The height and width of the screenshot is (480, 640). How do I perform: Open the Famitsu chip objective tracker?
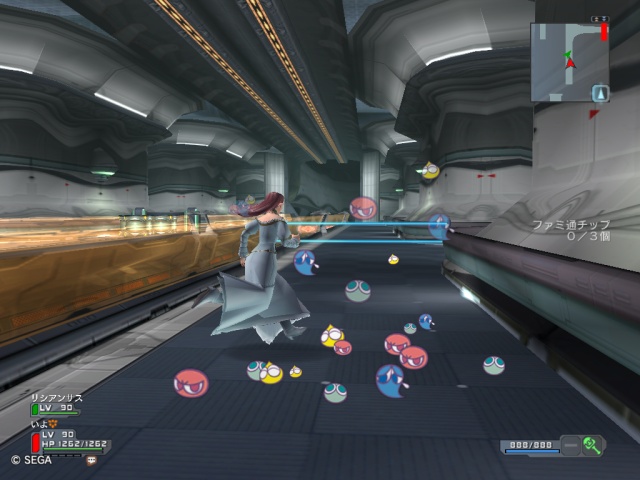point(571,230)
